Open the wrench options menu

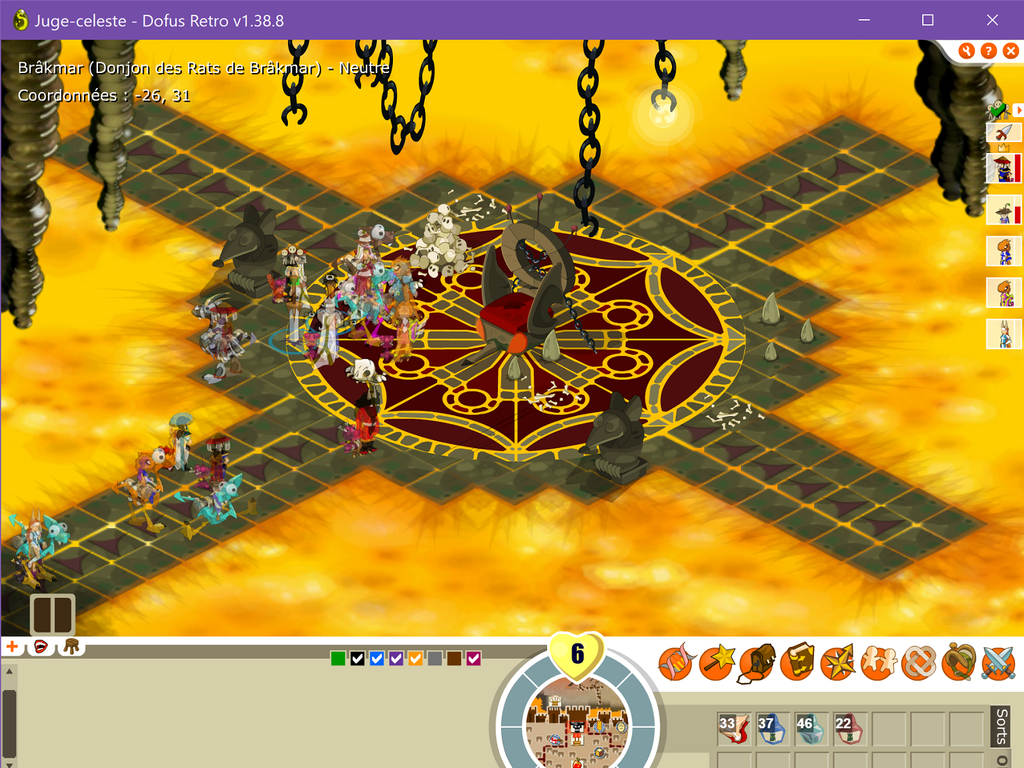(966, 51)
